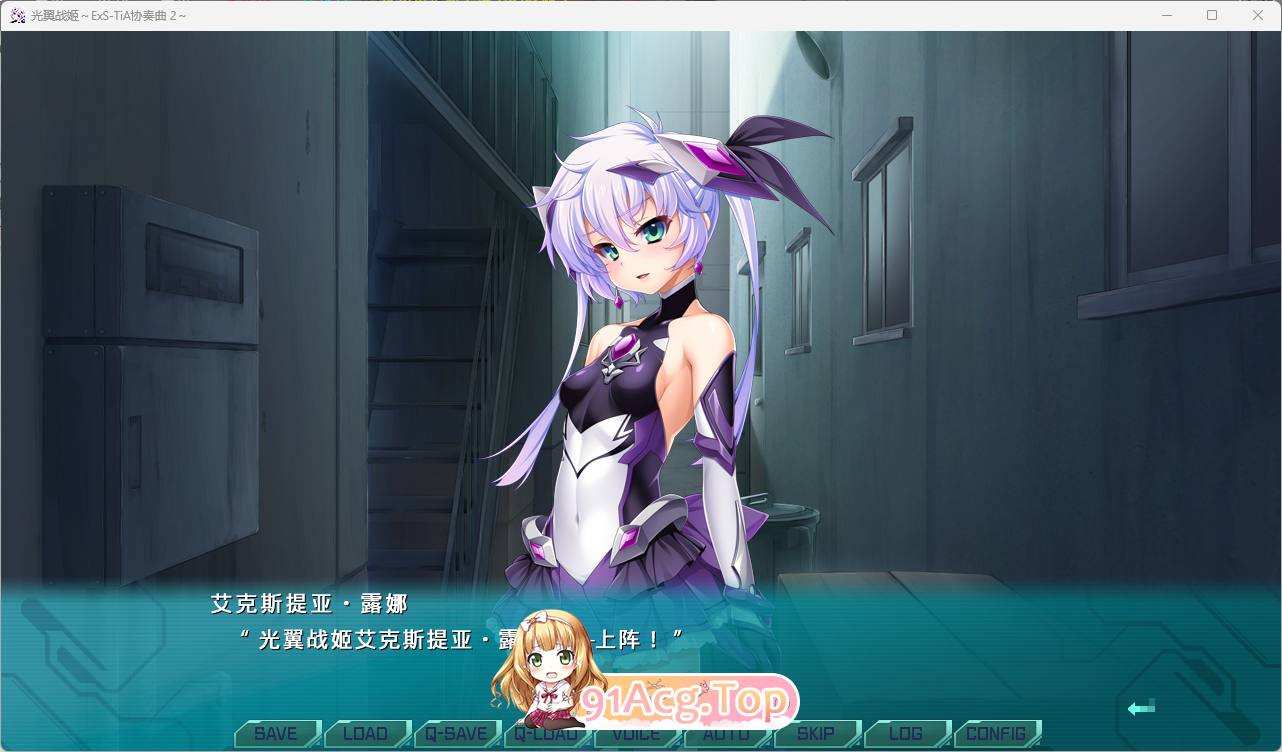Open the text backlog via LOG

click(x=907, y=733)
